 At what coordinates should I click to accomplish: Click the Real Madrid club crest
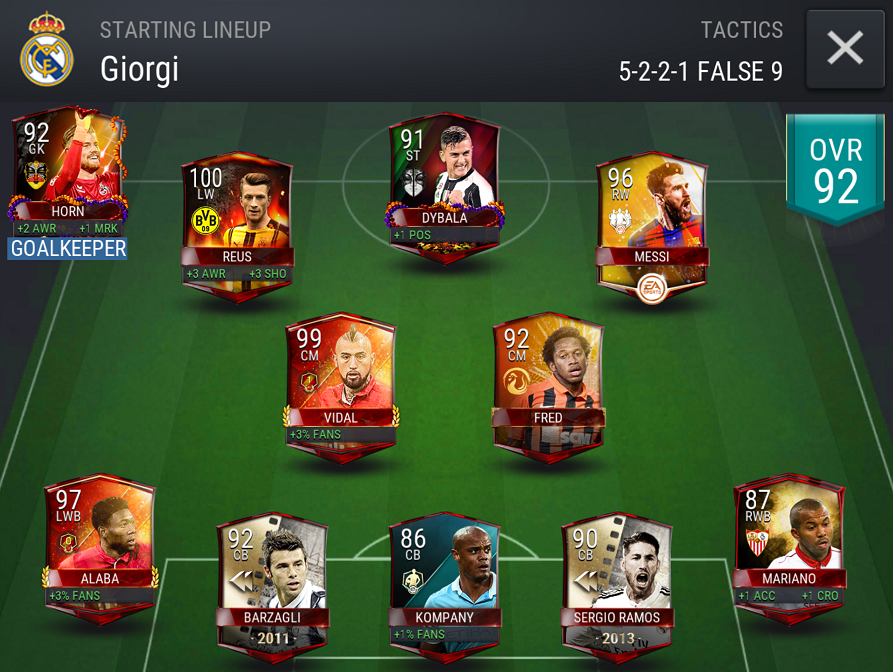point(46,48)
